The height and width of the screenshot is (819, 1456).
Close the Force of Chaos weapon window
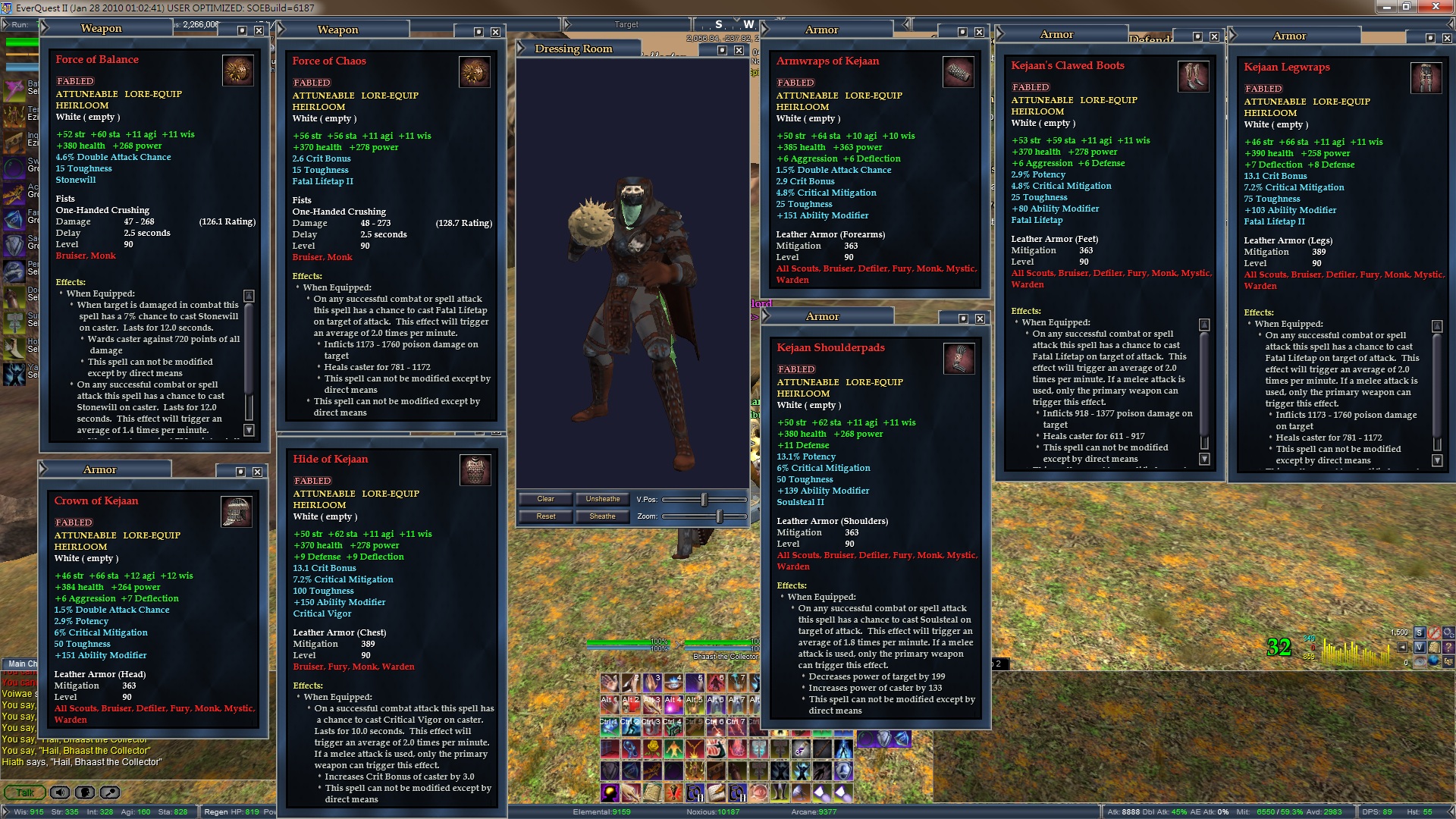(x=495, y=32)
